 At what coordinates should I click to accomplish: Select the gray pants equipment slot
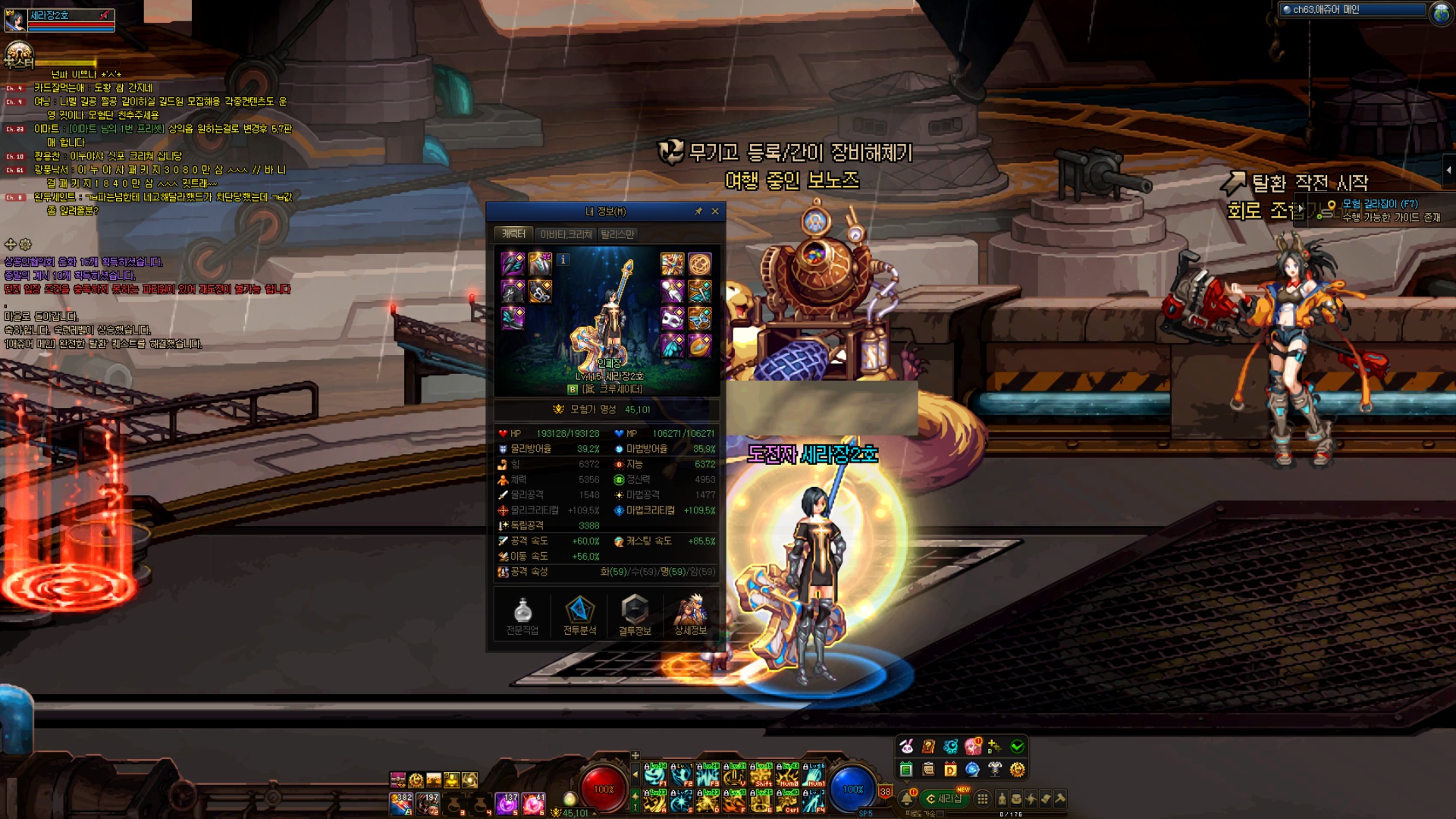513,291
